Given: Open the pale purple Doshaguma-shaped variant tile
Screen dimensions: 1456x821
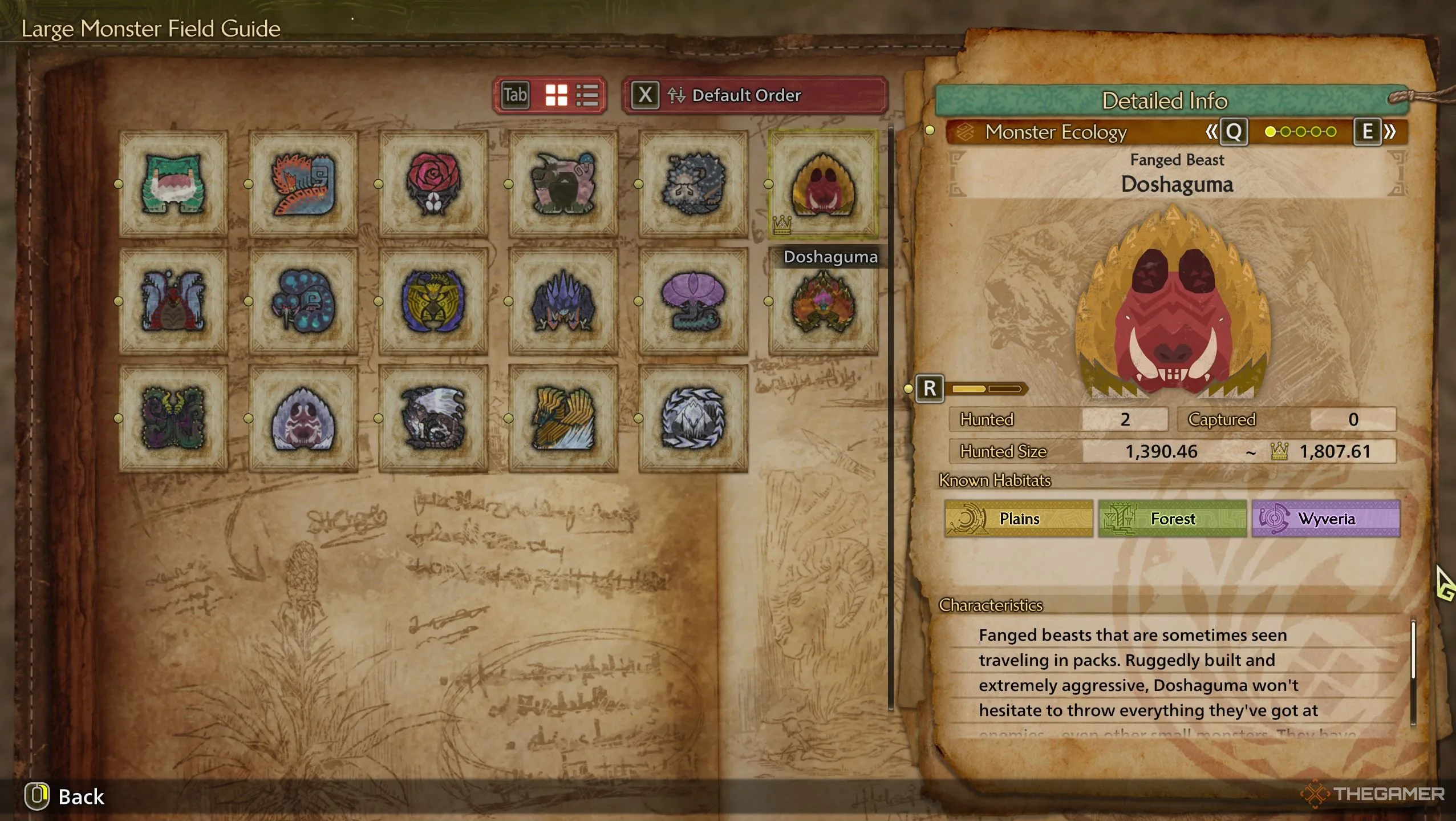Looking at the screenshot, I should pyautogui.click(x=303, y=418).
